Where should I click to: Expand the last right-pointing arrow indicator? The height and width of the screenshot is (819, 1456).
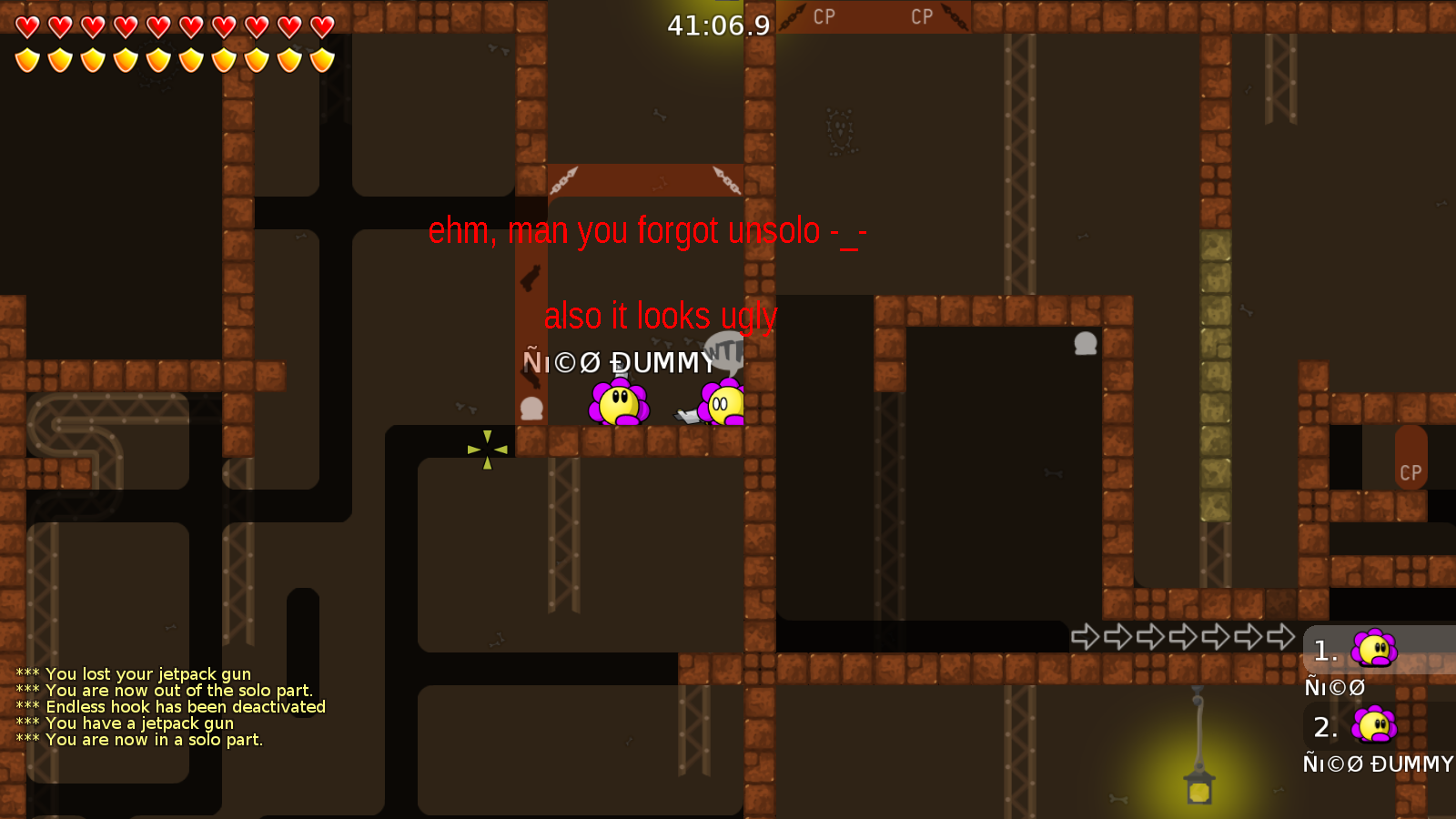pos(1281,639)
